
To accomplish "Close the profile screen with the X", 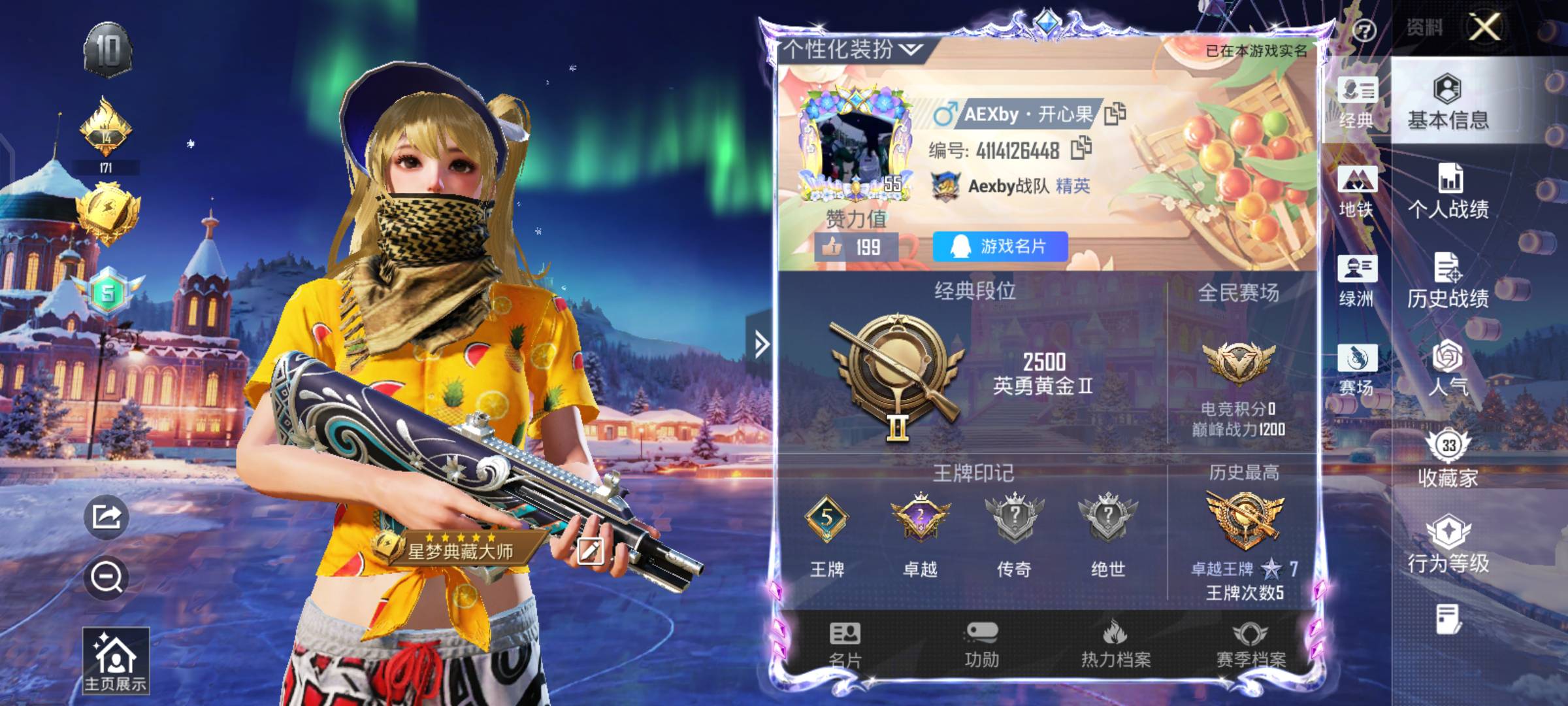I will [x=1484, y=27].
